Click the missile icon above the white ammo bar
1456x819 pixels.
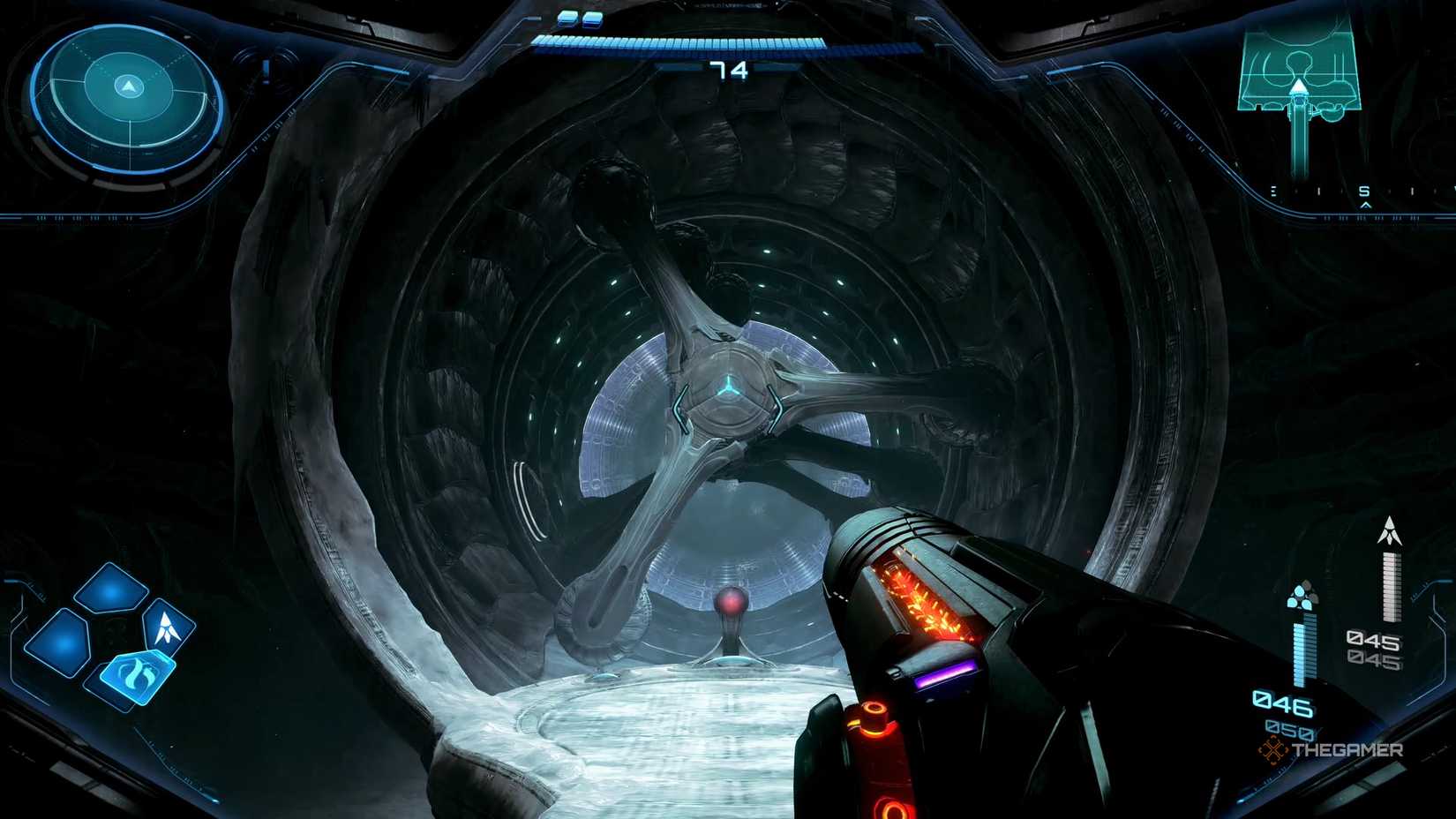coord(1389,531)
